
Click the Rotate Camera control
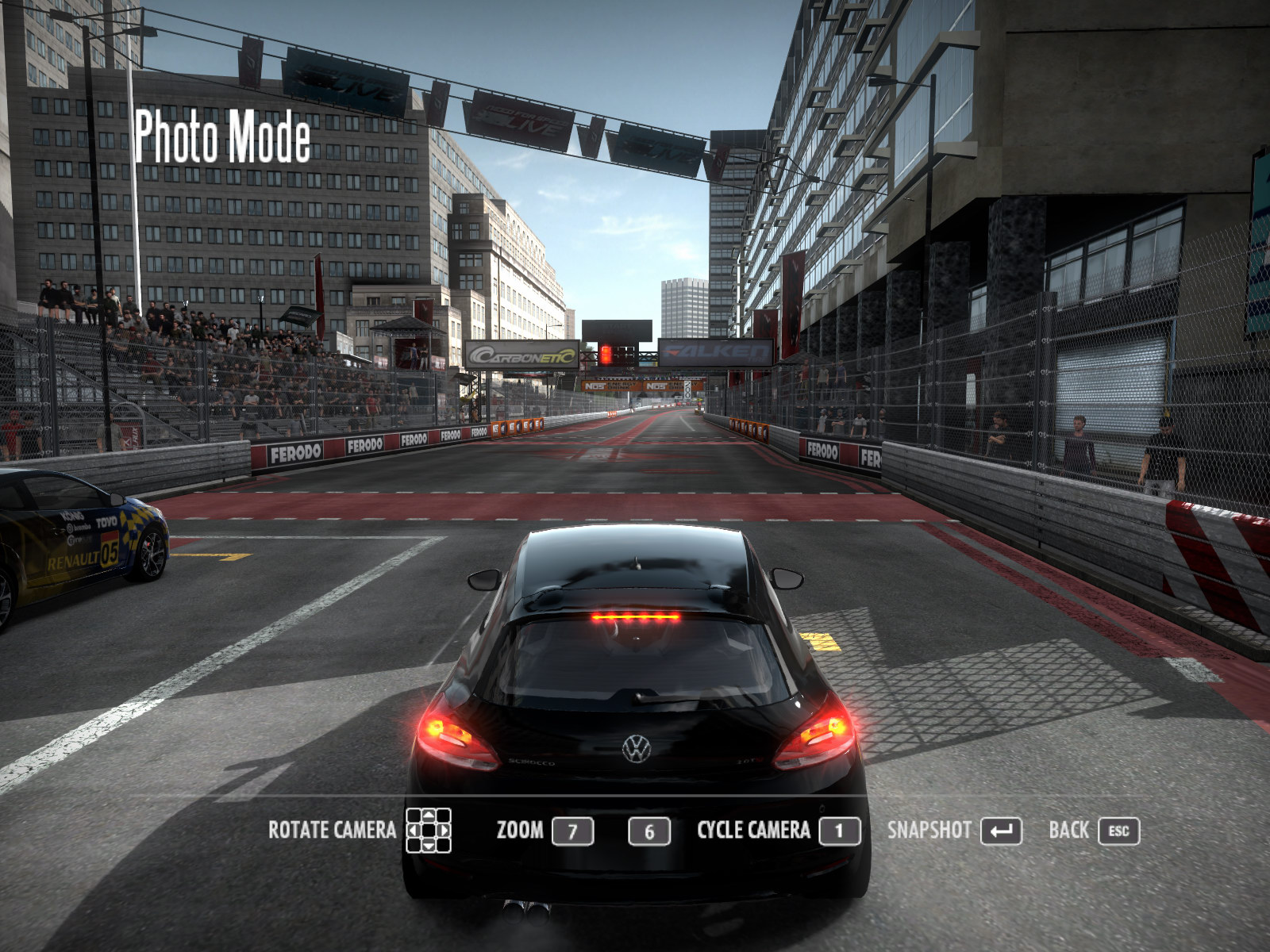[359, 831]
